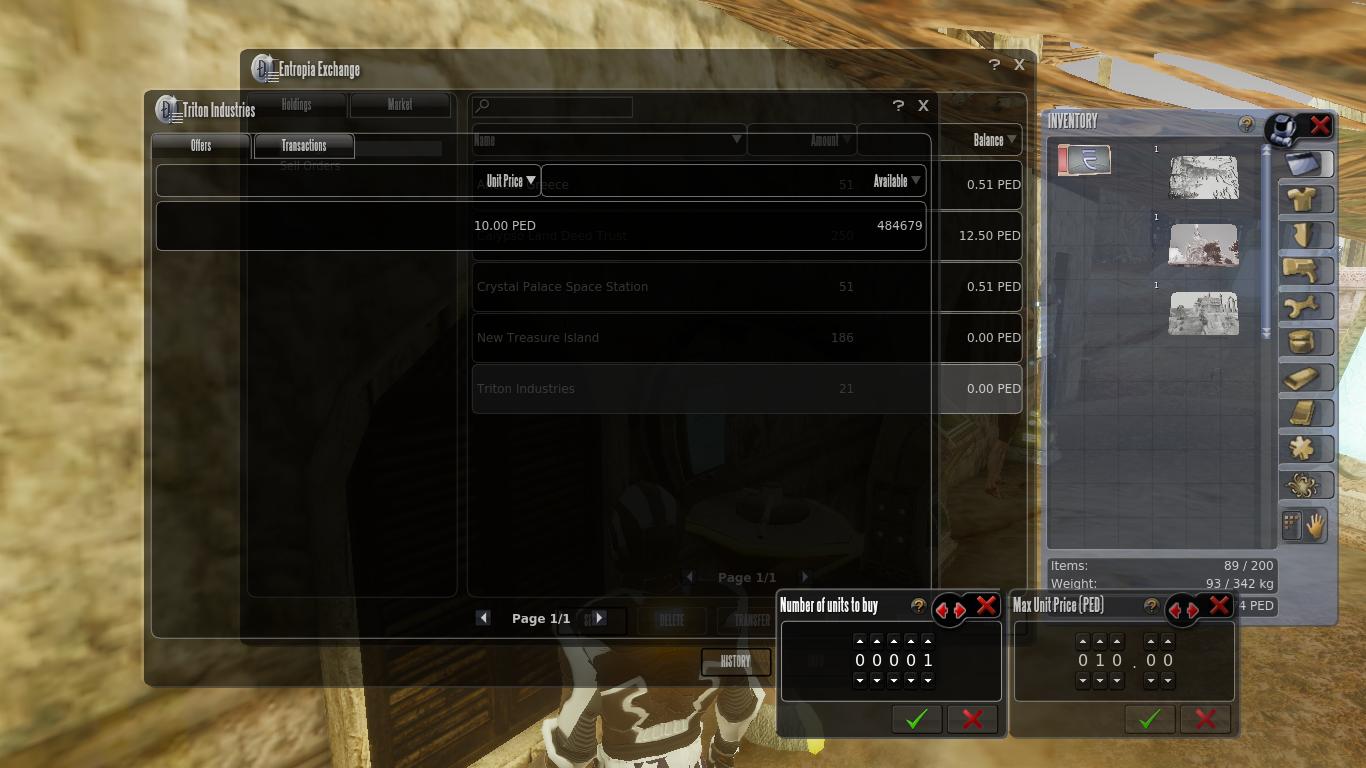Click the search field in Entropia Exchange
This screenshot has height=768, width=1366.
pyautogui.click(x=551, y=107)
